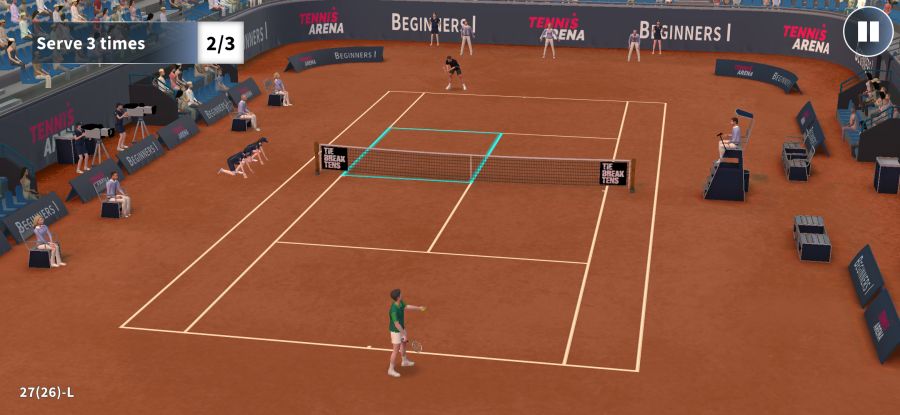Viewport: 900px width, 415px height.
Task: Pause the match with the pause button
Action: coord(867,32)
